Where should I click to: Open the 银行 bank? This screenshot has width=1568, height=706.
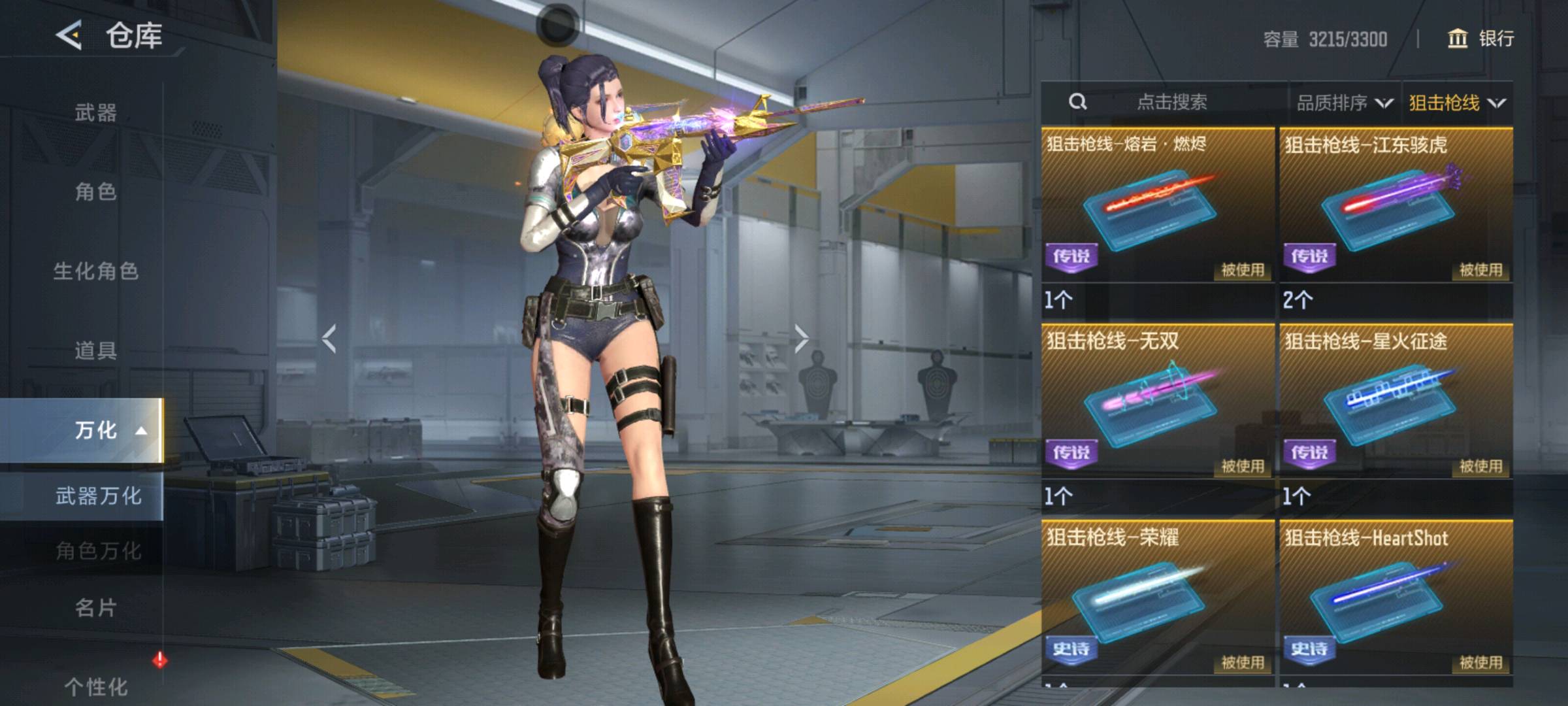pos(1480,39)
